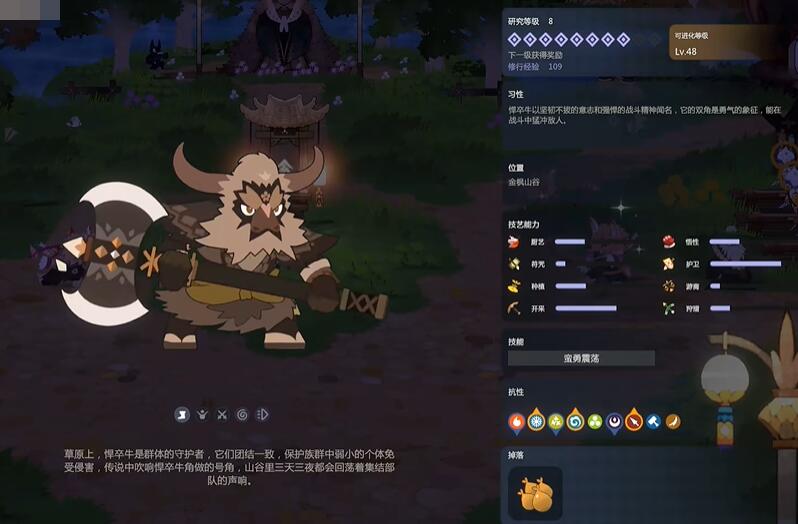Select the dash arrow animation icon

tap(263, 414)
